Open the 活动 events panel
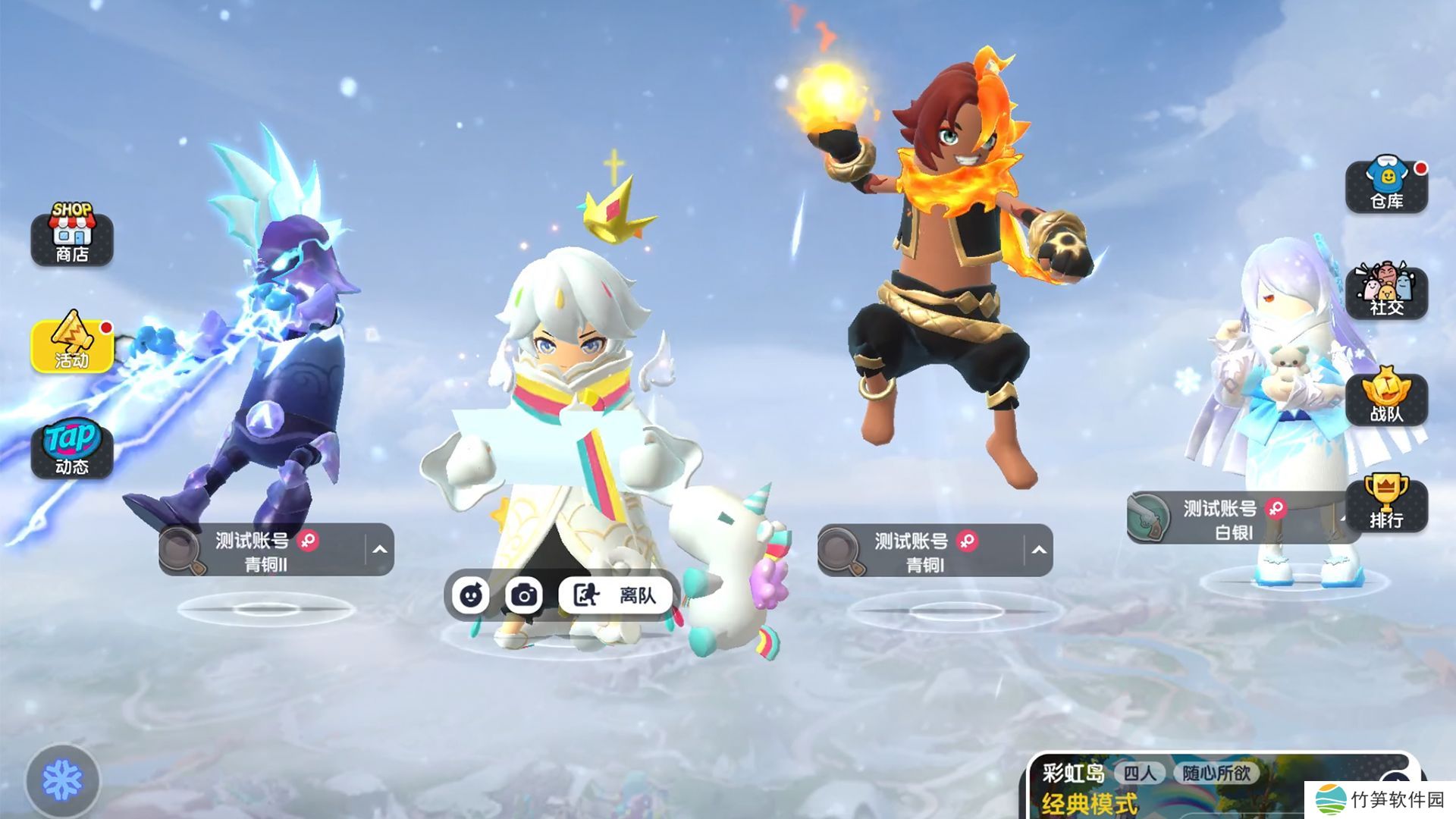 (x=72, y=343)
